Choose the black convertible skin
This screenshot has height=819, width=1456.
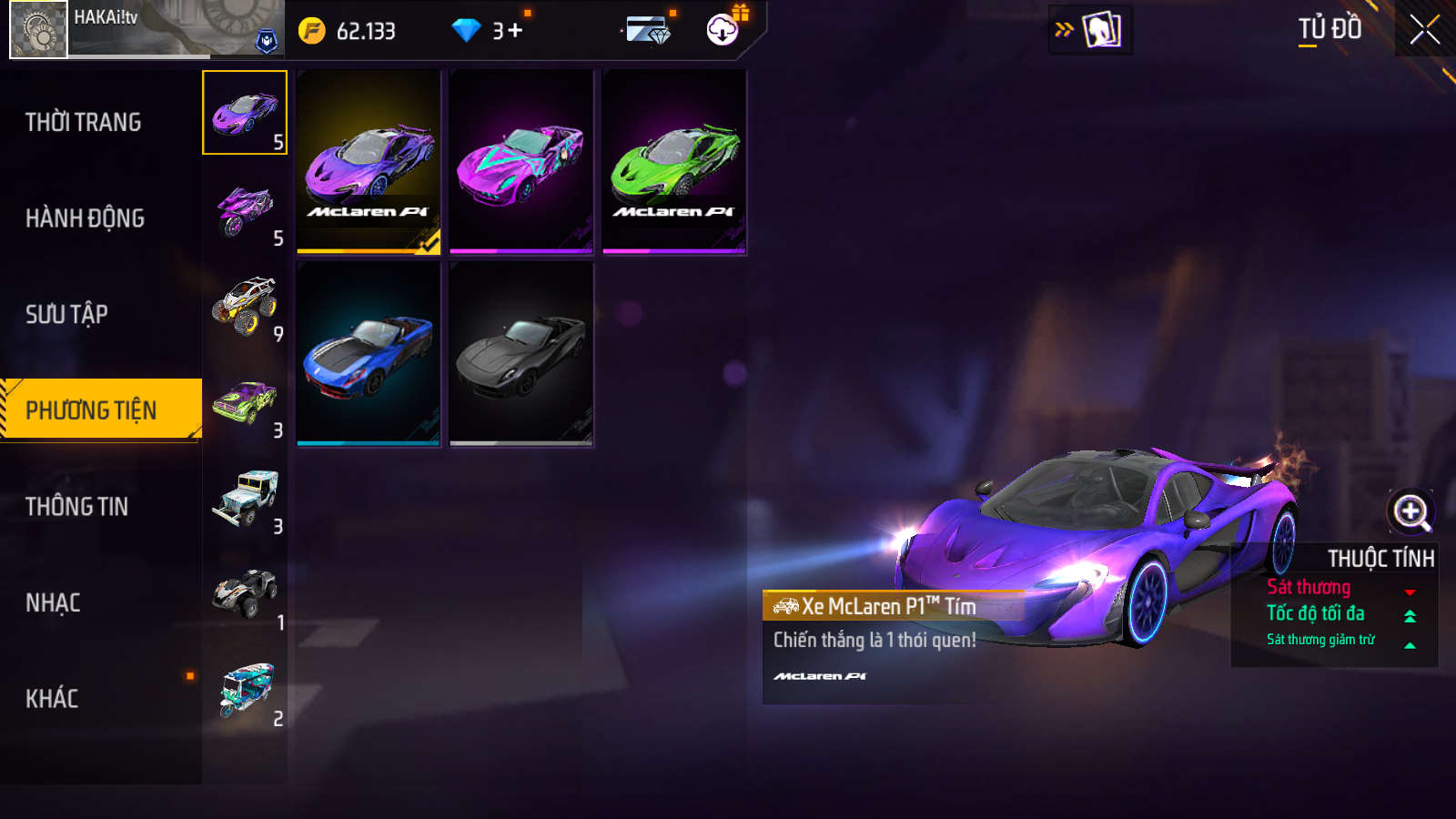(x=521, y=354)
